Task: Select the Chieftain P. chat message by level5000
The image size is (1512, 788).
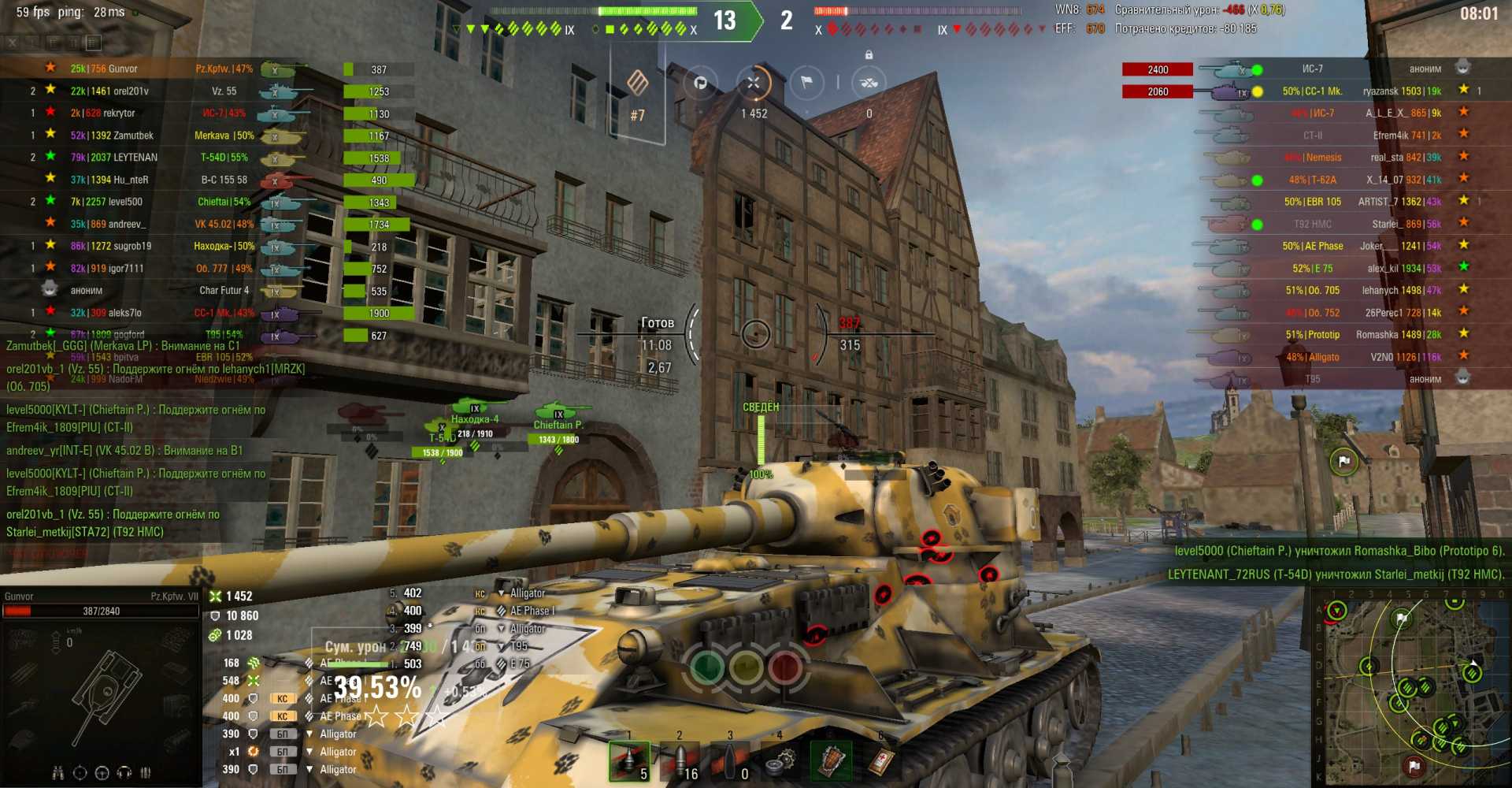Action: (x=135, y=418)
